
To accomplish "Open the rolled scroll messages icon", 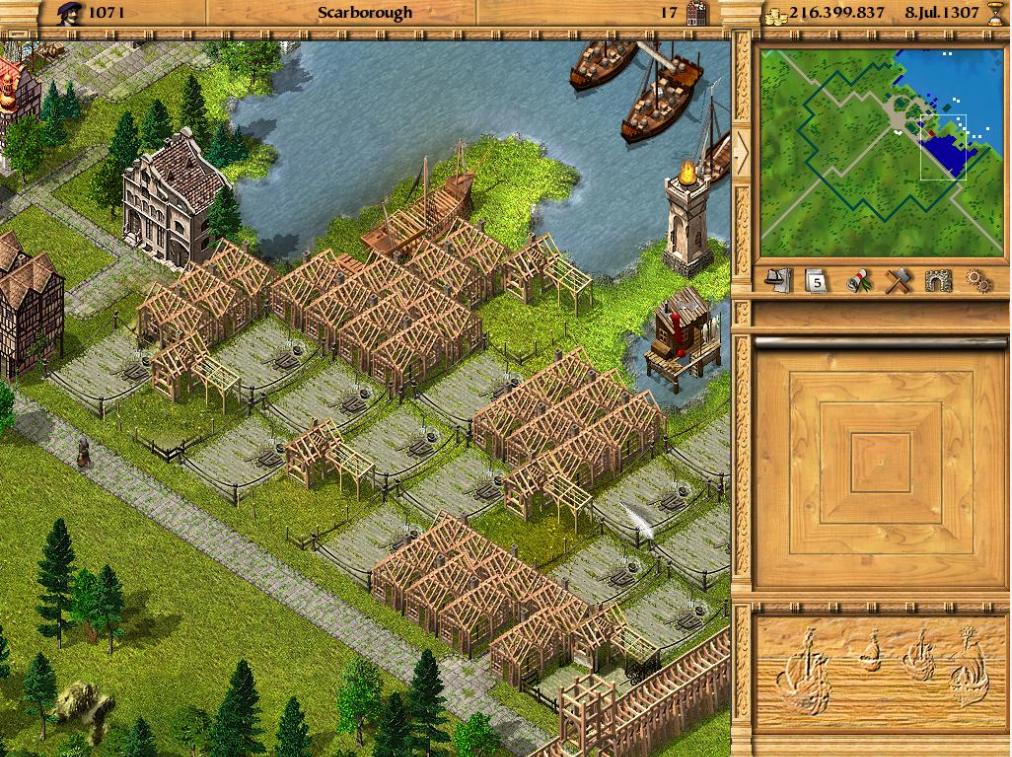I will click(x=856, y=281).
